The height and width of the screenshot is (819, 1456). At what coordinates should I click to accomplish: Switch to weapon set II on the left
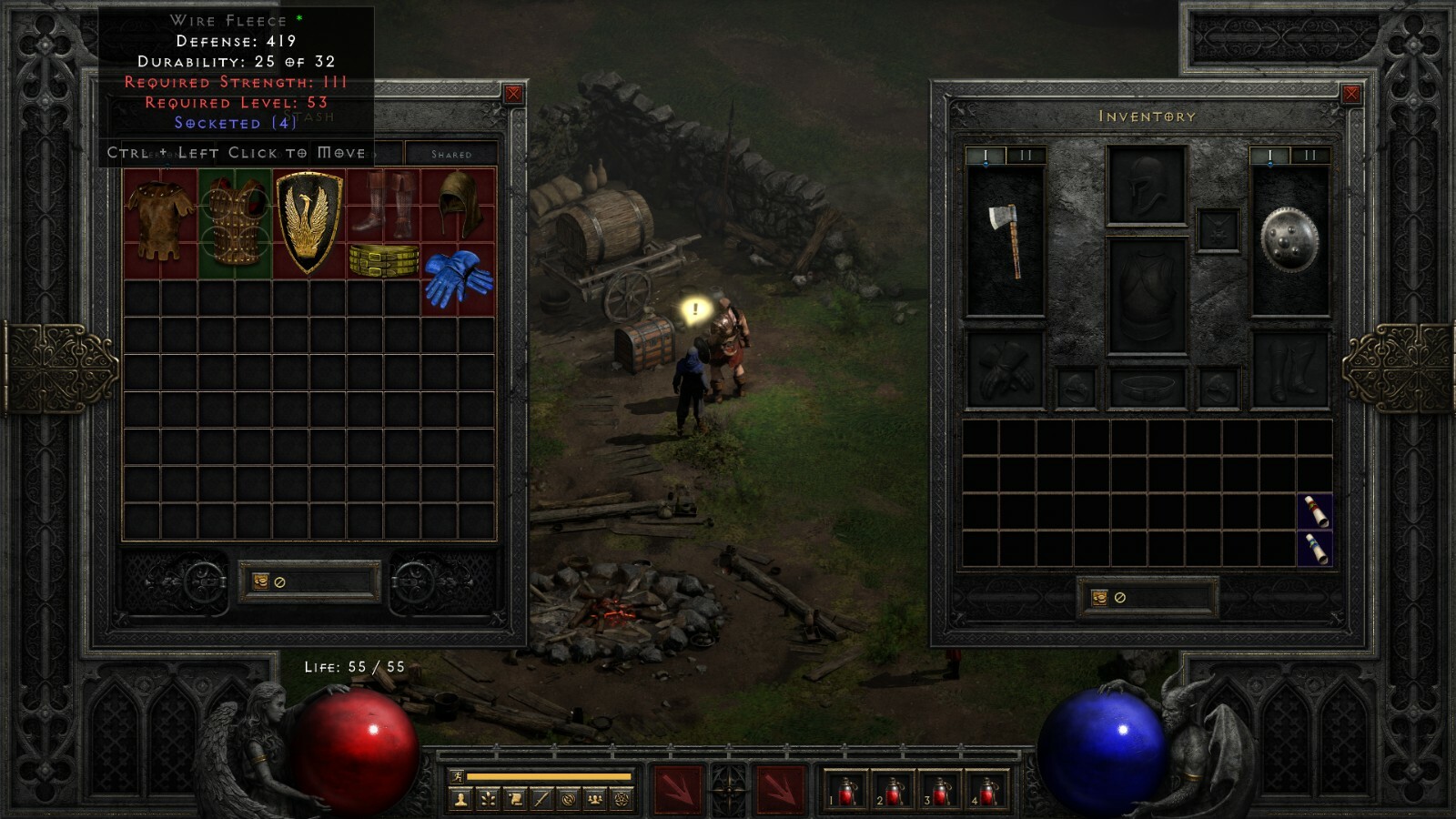1025,156
